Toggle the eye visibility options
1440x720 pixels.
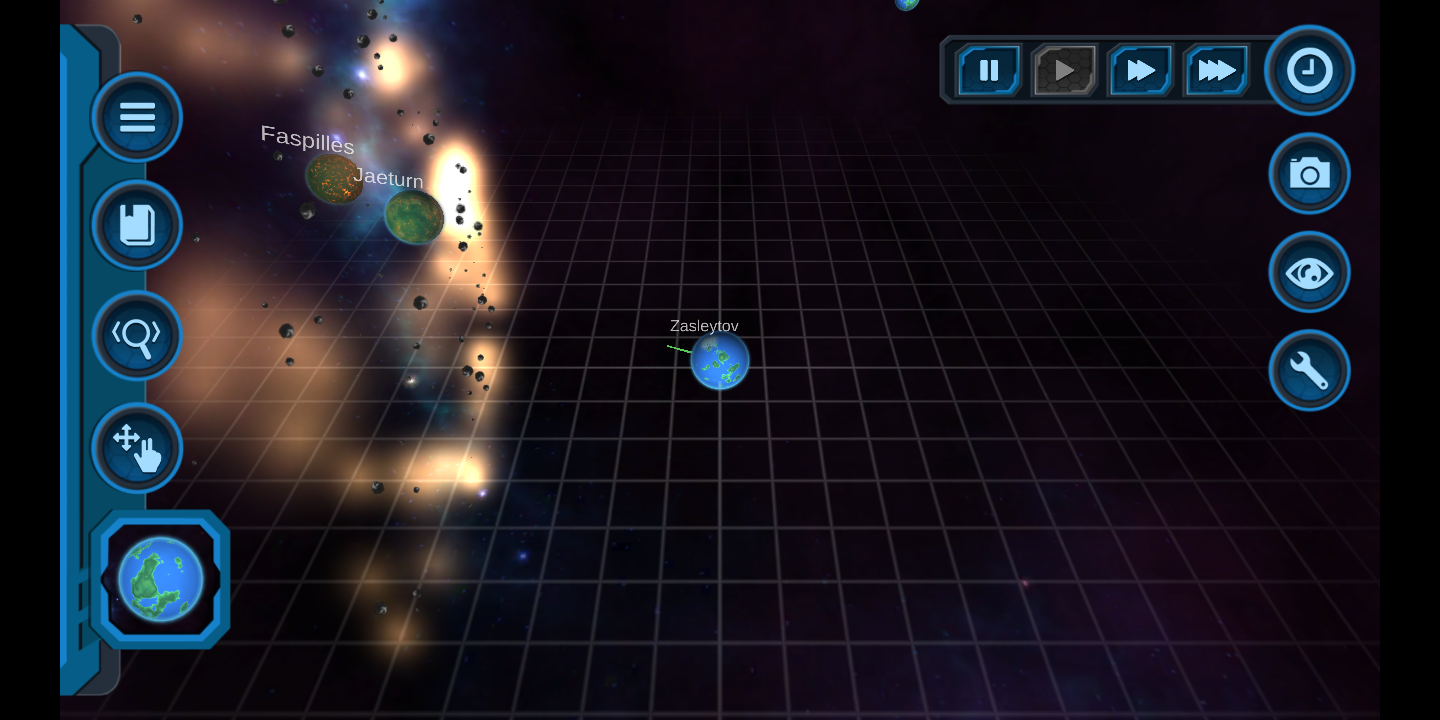pyautogui.click(x=1310, y=273)
